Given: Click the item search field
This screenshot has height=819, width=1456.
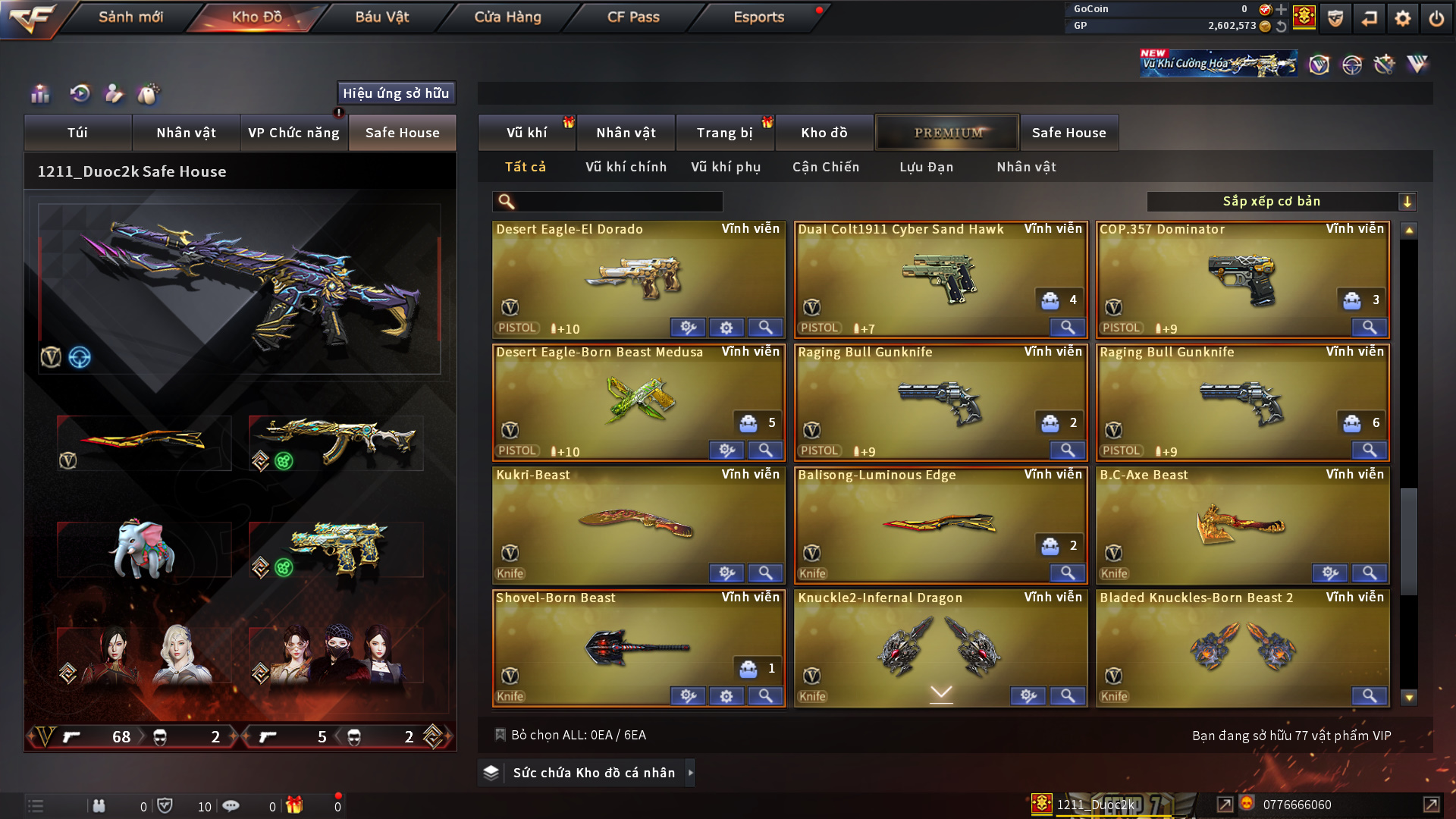Looking at the screenshot, I should 618,202.
